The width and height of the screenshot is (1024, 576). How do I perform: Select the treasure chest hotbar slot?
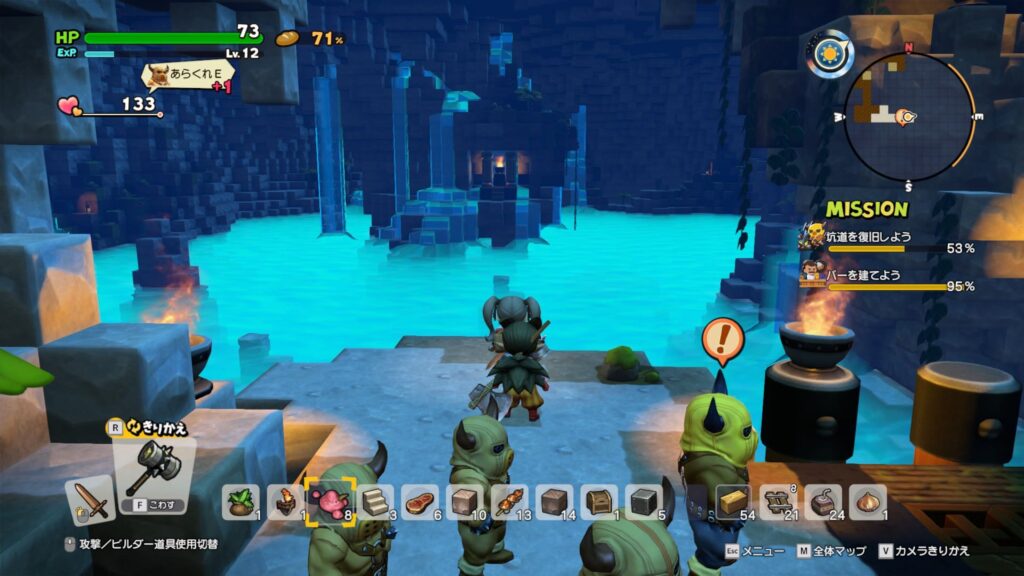[600, 501]
